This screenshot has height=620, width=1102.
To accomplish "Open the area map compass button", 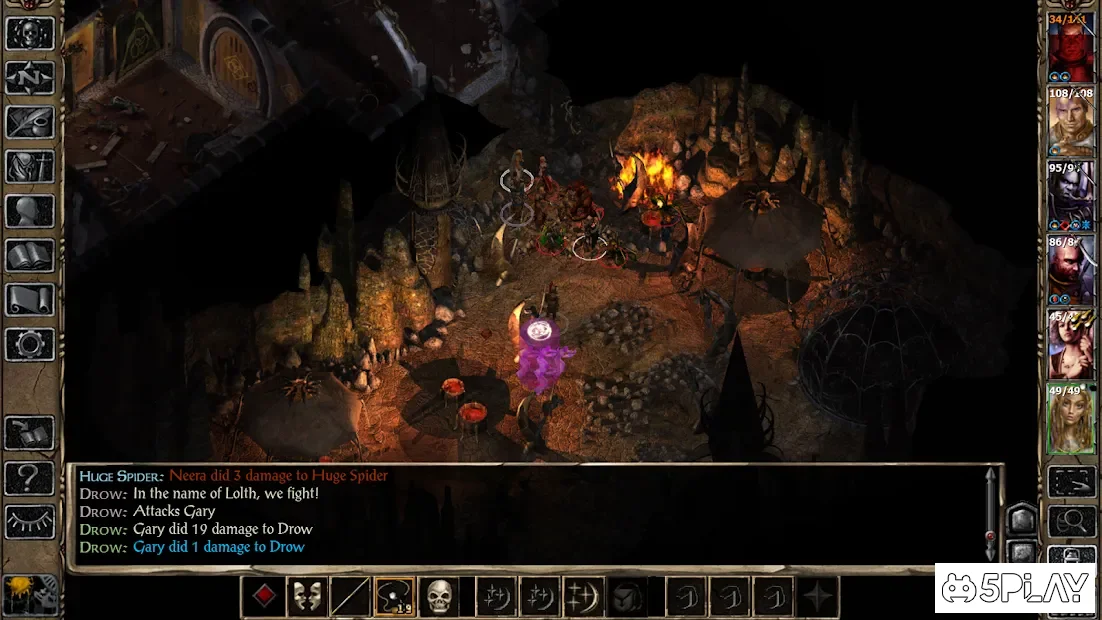I will tap(30, 78).
